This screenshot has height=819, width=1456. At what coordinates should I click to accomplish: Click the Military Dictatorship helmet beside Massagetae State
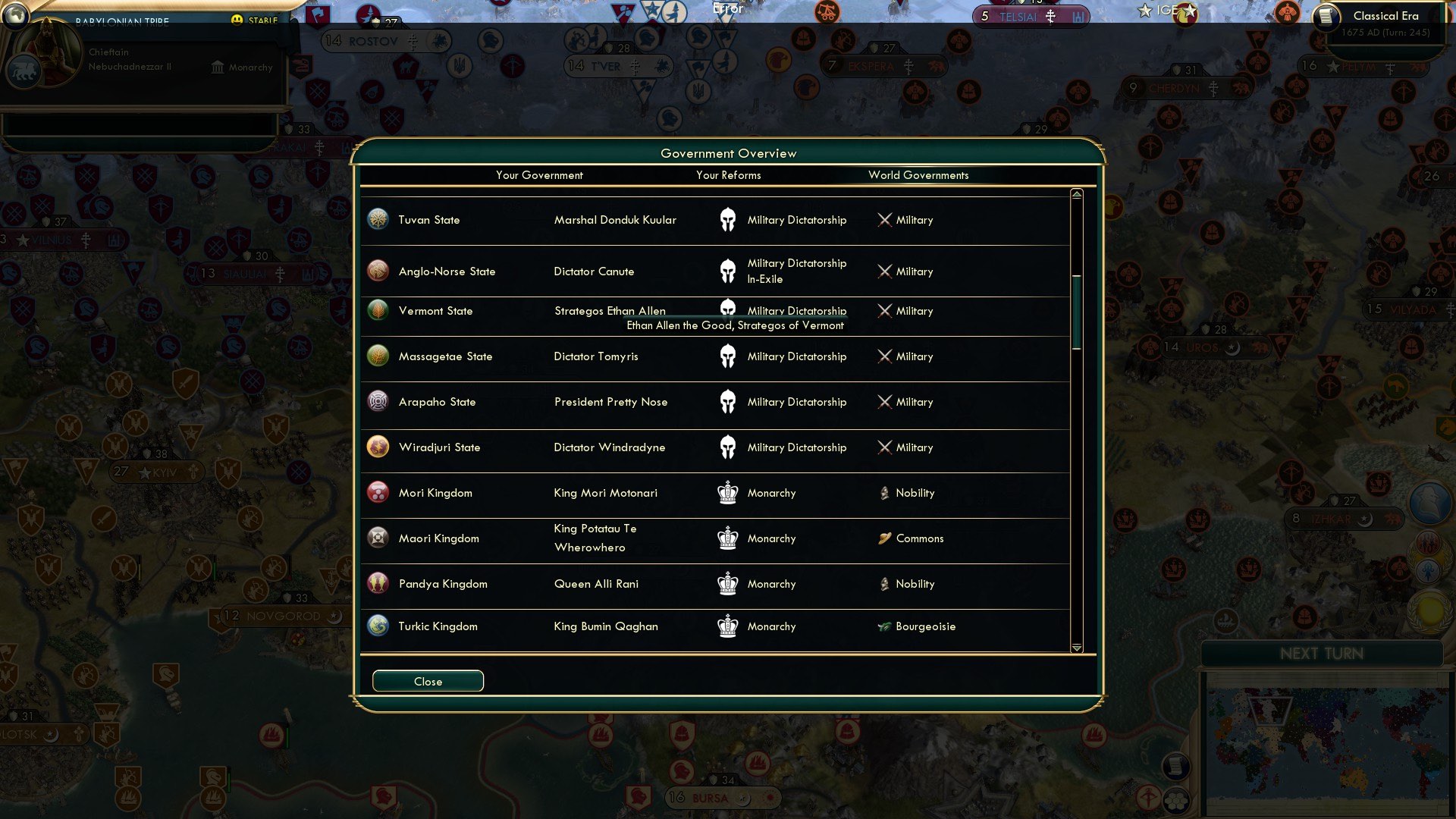click(x=728, y=356)
